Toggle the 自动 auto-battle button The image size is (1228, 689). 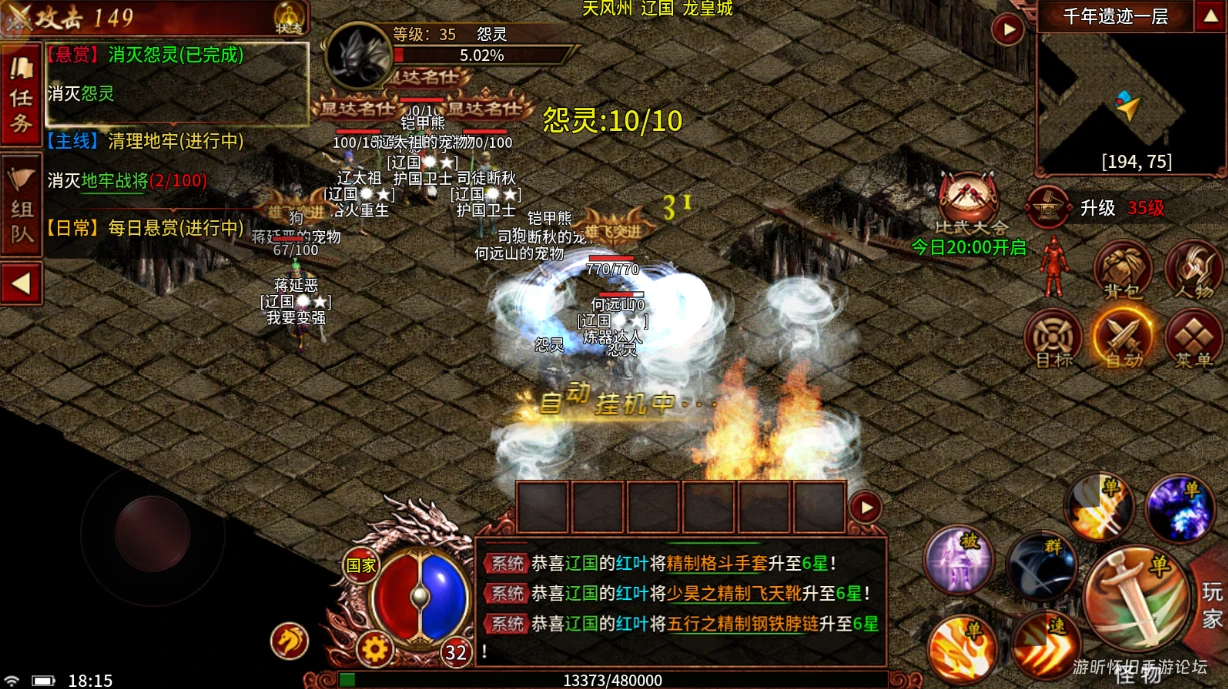(x=1124, y=337)
